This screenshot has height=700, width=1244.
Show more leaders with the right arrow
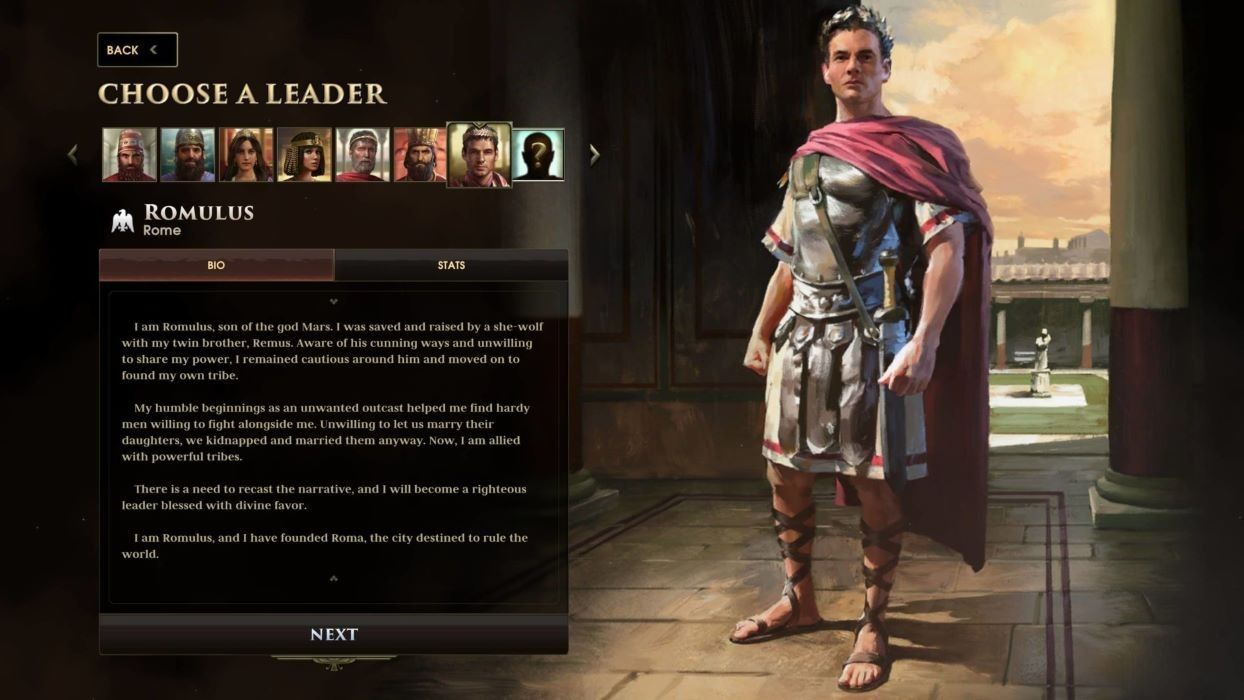(x=595, y=155)
